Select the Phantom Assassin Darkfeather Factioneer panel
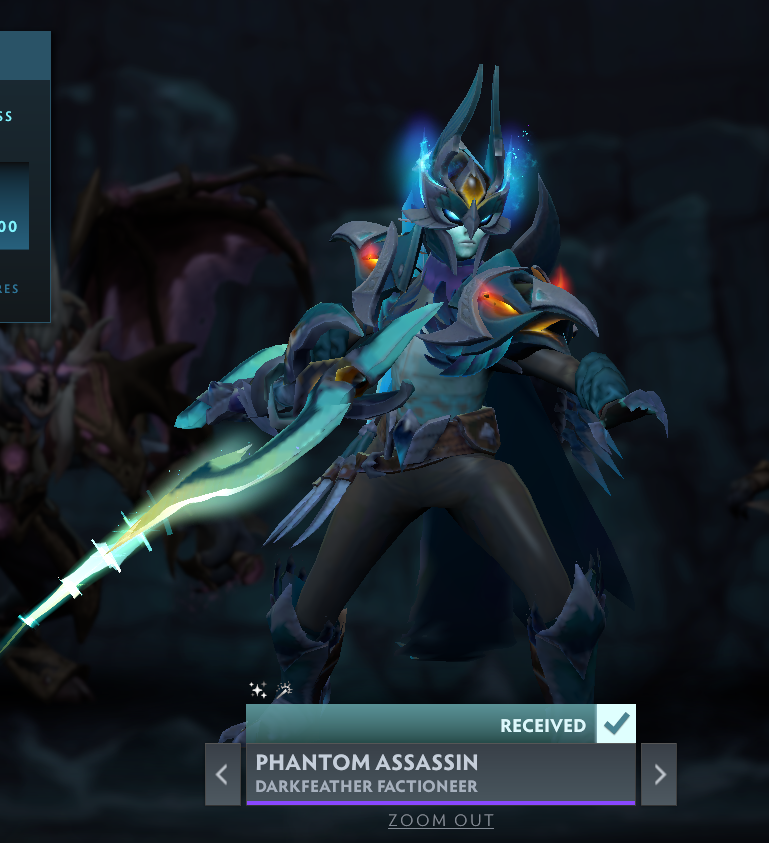769x843 pixels. (440, 773)
